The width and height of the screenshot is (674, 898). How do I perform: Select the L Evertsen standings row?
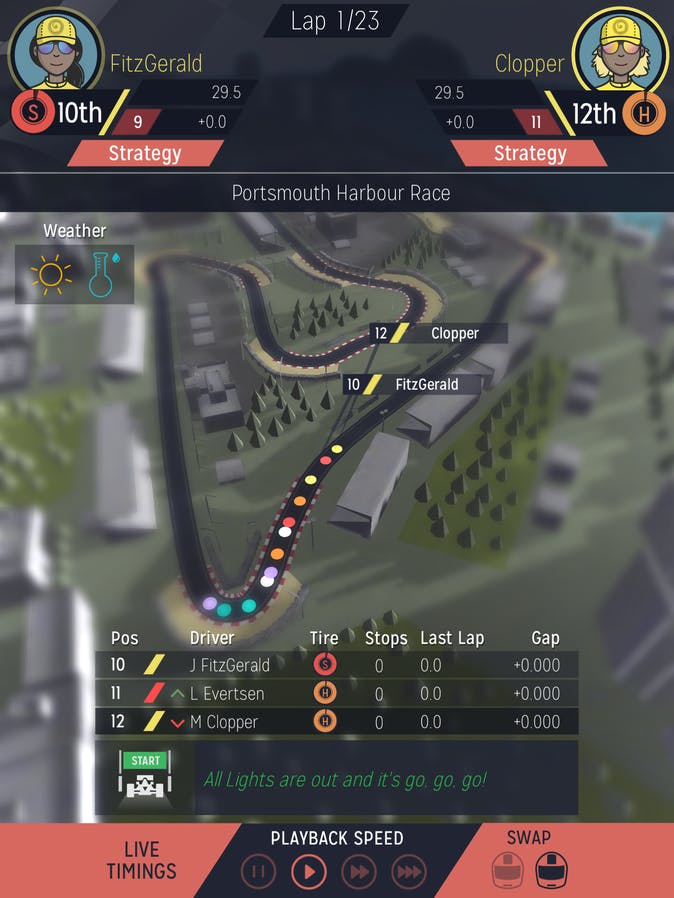click(336, 693)
